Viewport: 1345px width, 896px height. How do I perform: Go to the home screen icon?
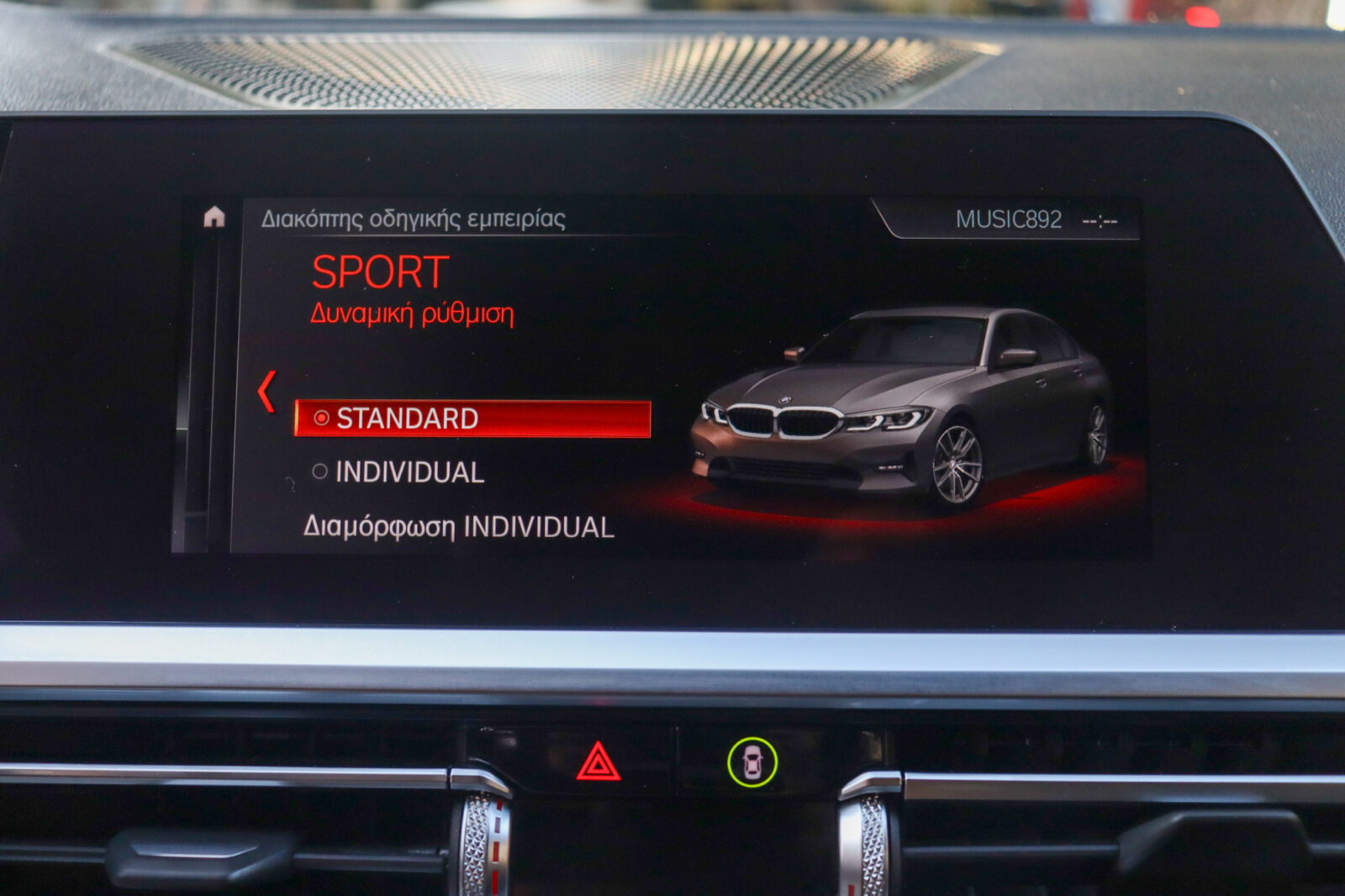coord(214,218)
